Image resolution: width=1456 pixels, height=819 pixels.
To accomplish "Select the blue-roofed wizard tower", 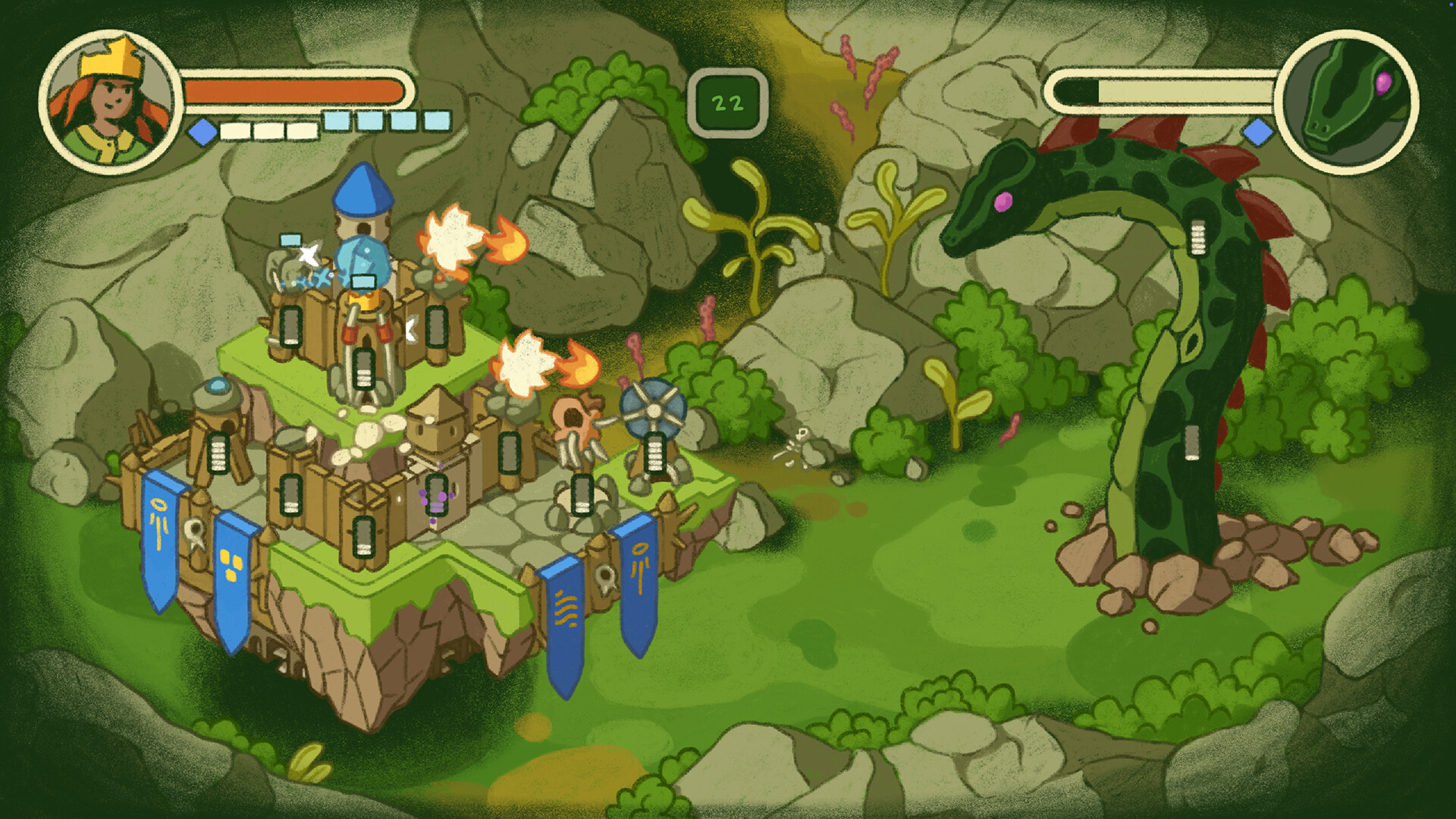I will 364,197.
